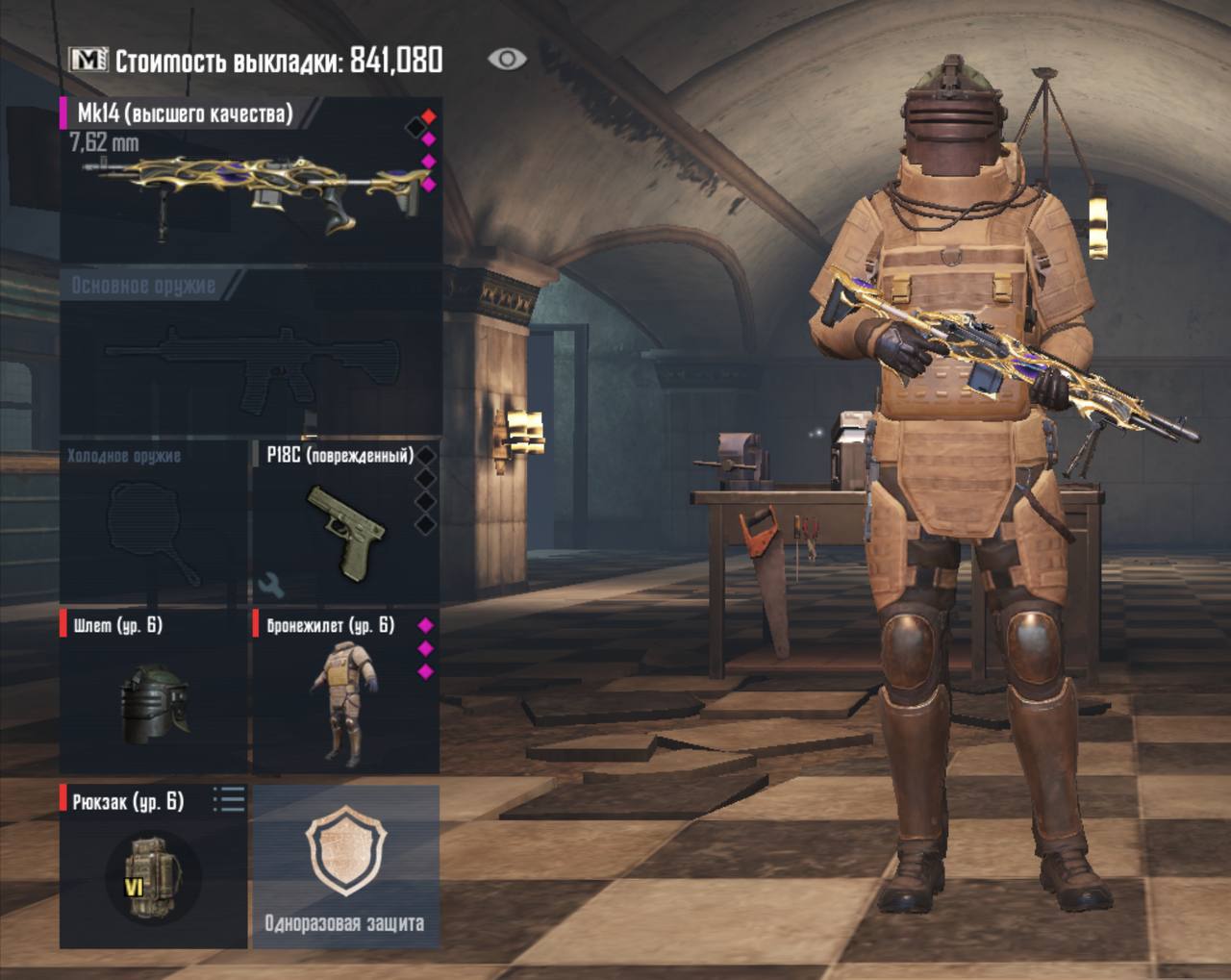
Task: Toggle the loadout cost visibility eye icon
Action: (x=507, y=60)
